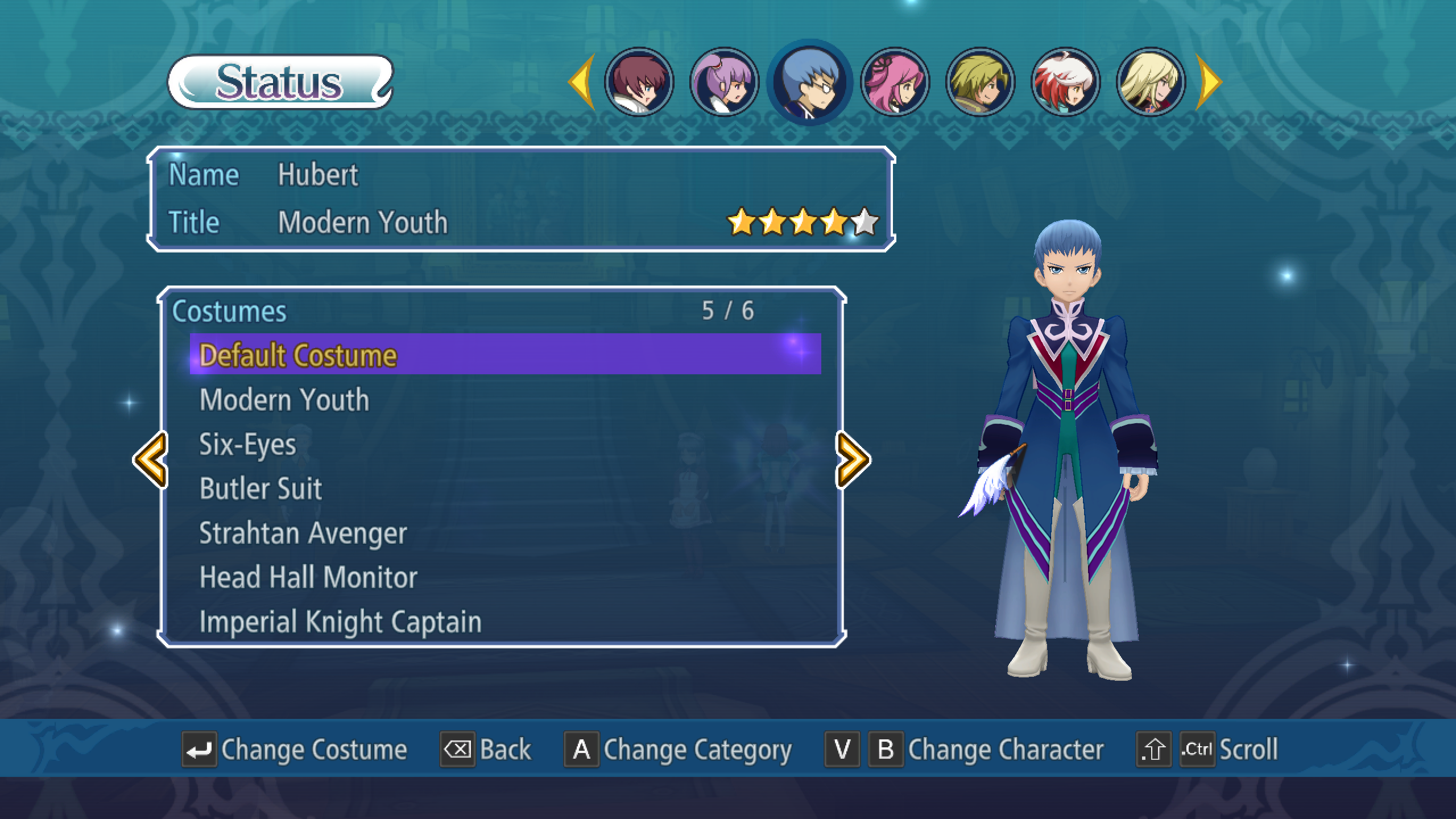Choose the Modern Youth costume

(x=284, y=400)
